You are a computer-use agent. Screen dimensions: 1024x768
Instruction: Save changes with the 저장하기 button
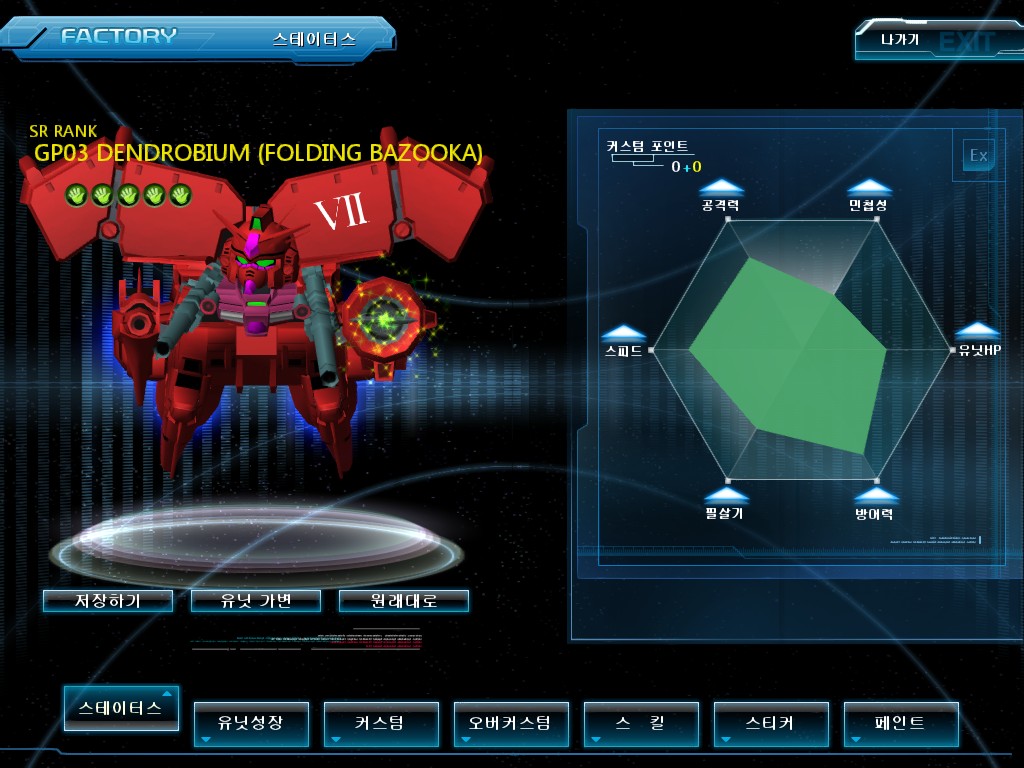(108, 601)
